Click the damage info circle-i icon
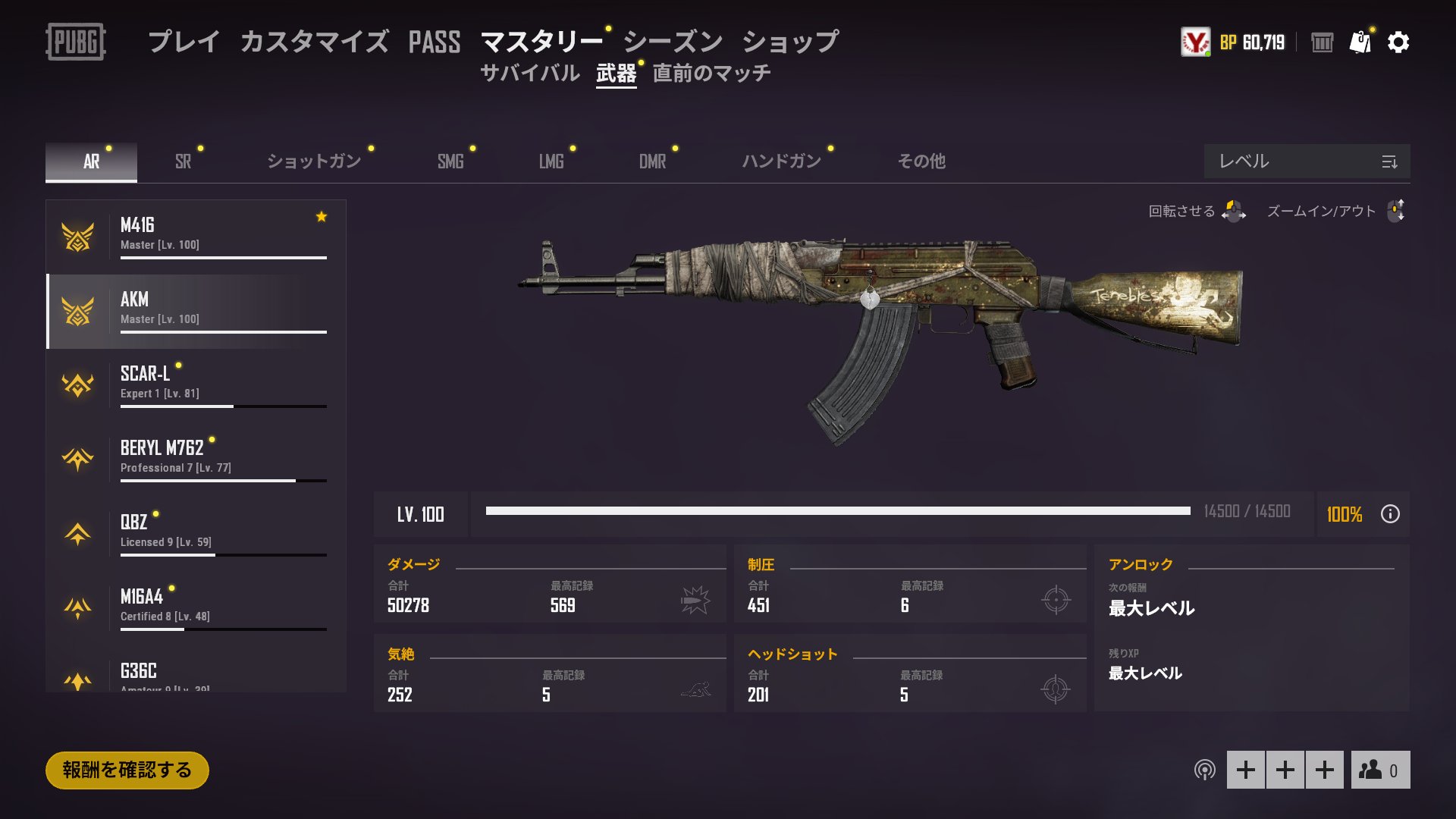This screenshot has height=819, width=1456. tap(1390, 515)
